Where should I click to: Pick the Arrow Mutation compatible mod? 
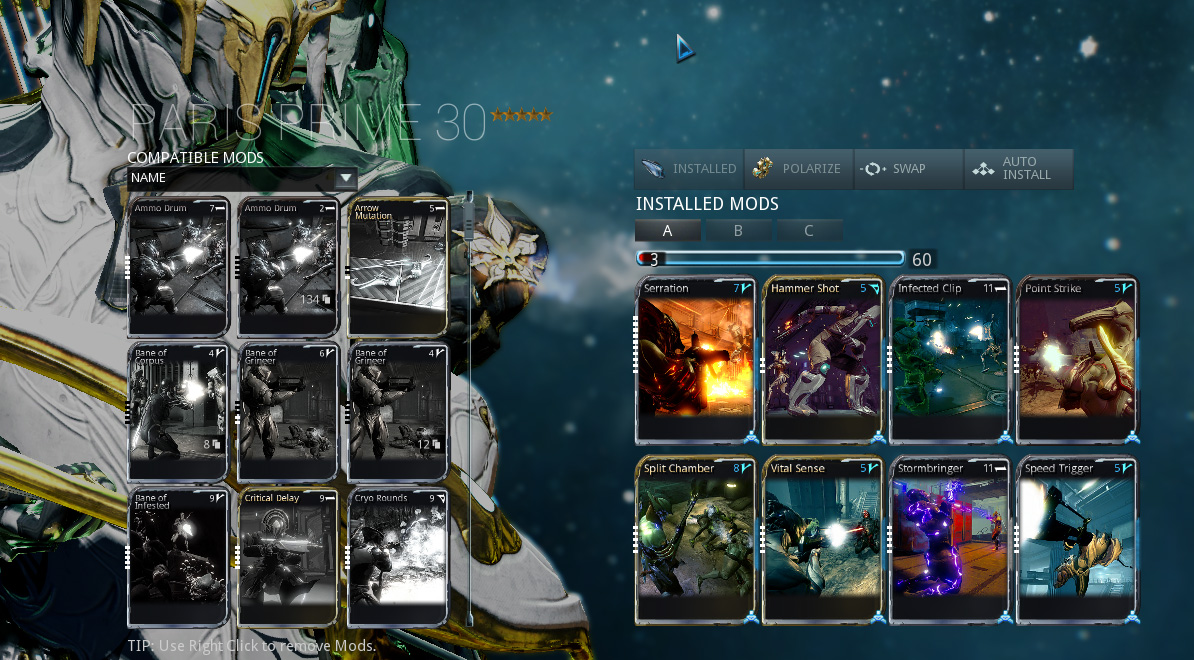(397, 267)
